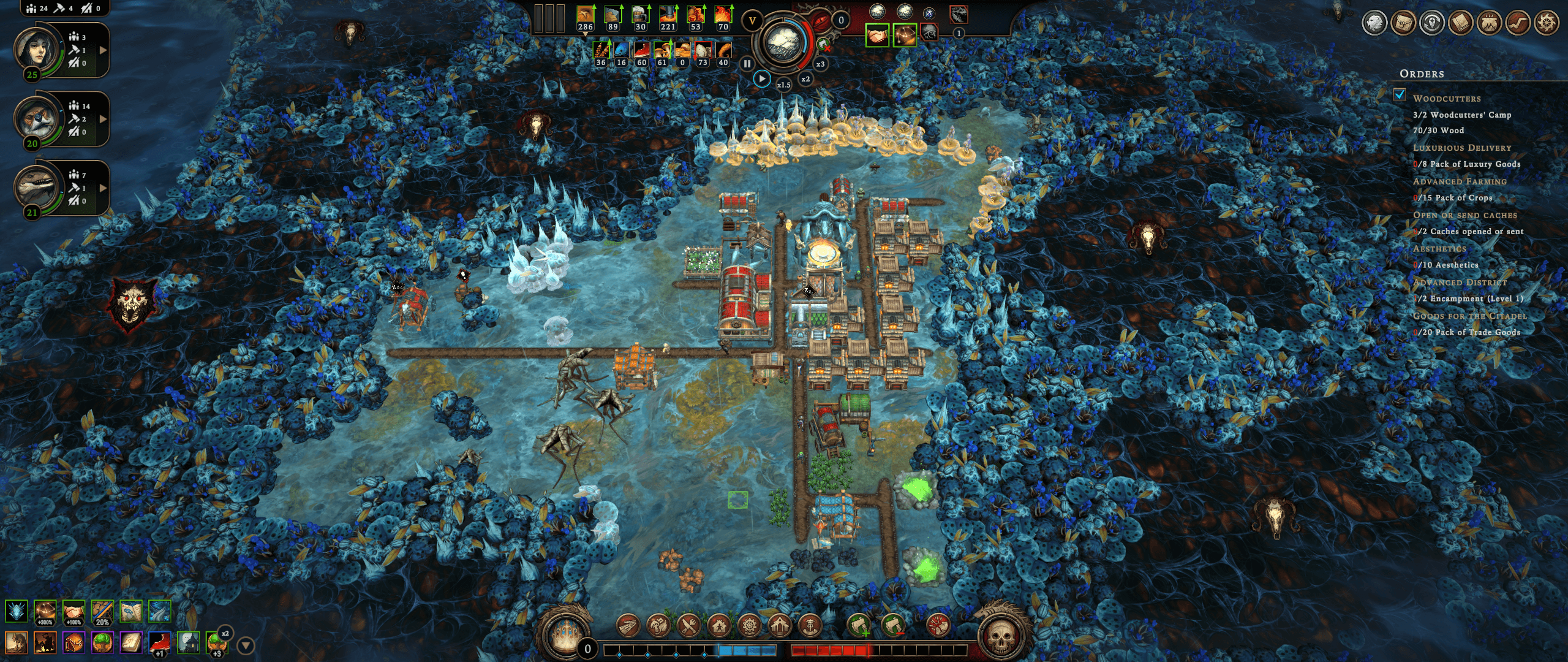Select the mark trees for cutting tool

pyautogui.click(x=859, y=626)
